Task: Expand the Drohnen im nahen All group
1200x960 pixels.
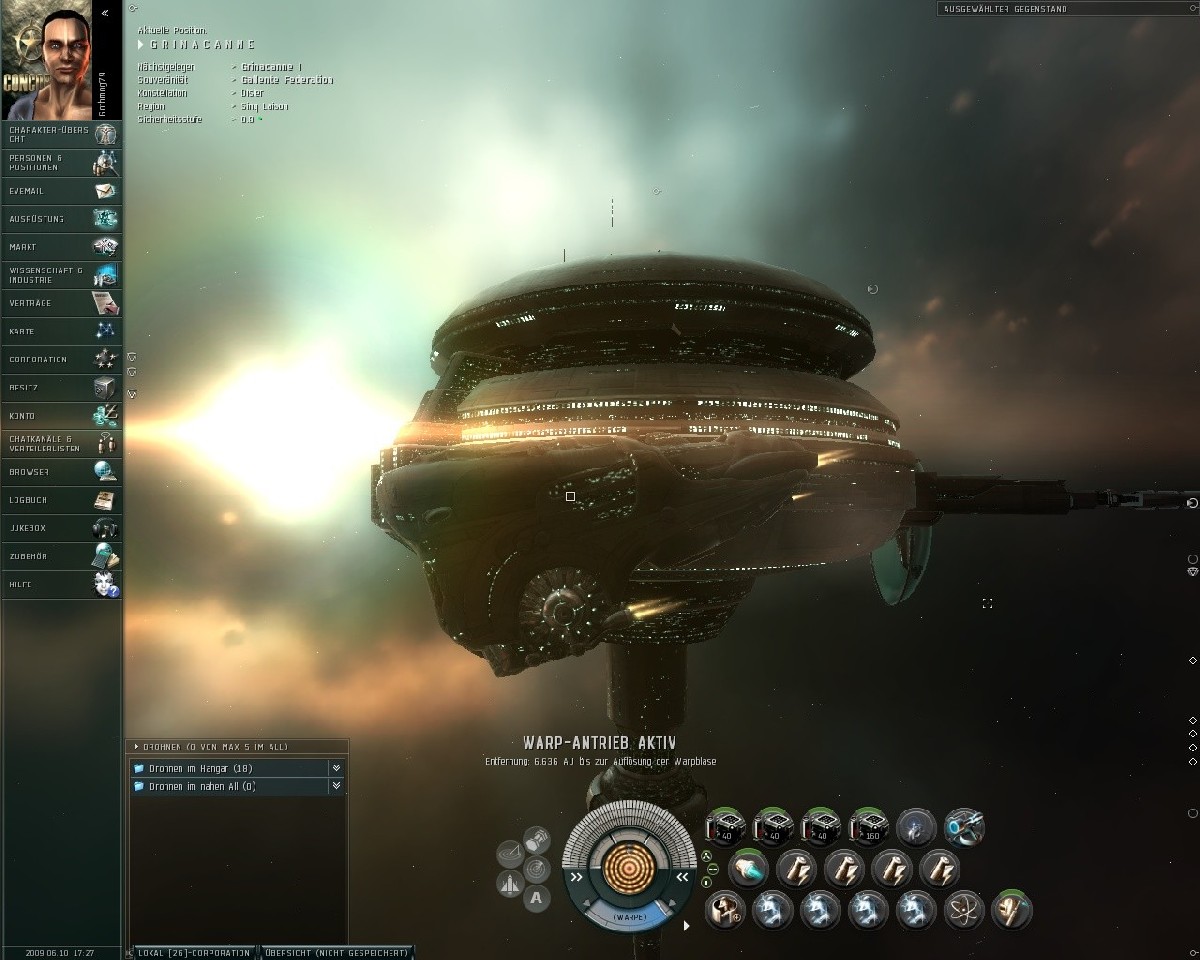Action: point(230,787)
